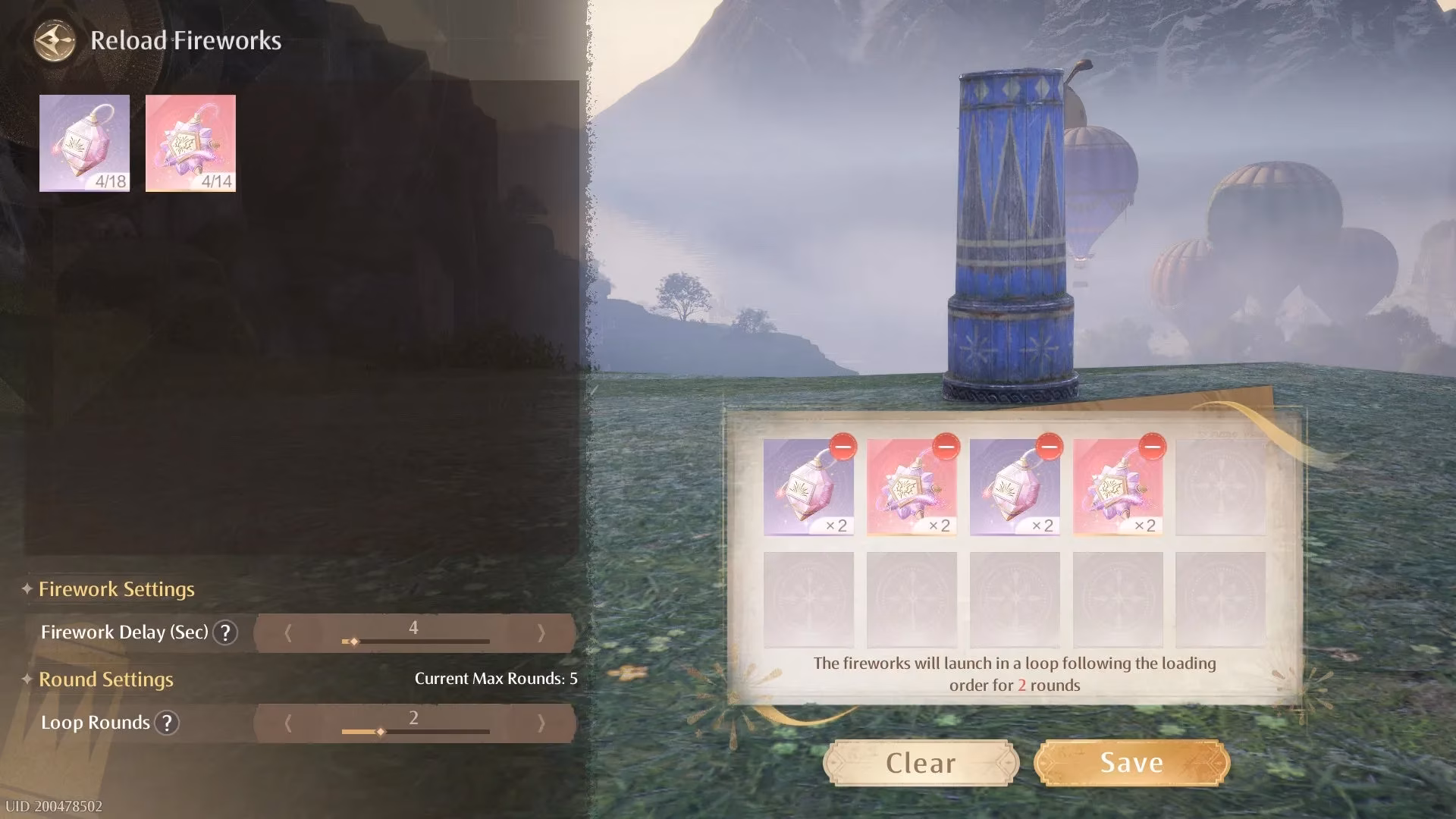
Task: Decrease Firework Delay with the left chevron
Action: (289, 632)
